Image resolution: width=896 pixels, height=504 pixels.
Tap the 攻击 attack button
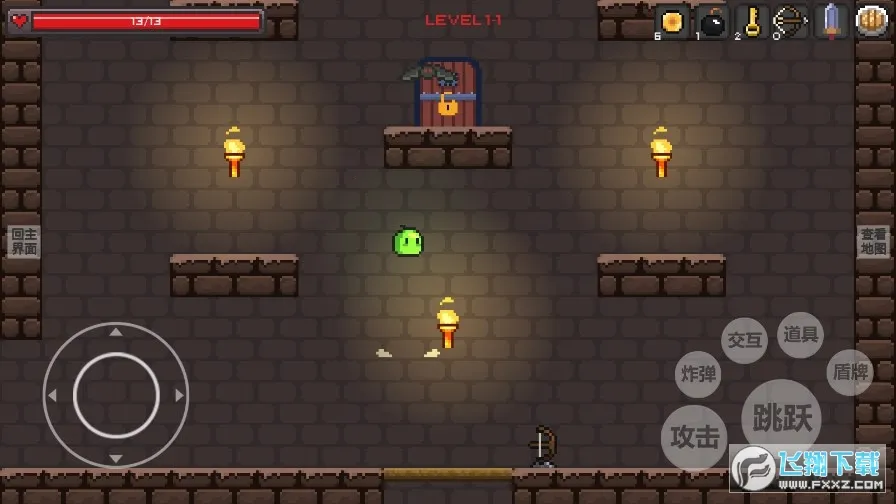click(695, 437)
